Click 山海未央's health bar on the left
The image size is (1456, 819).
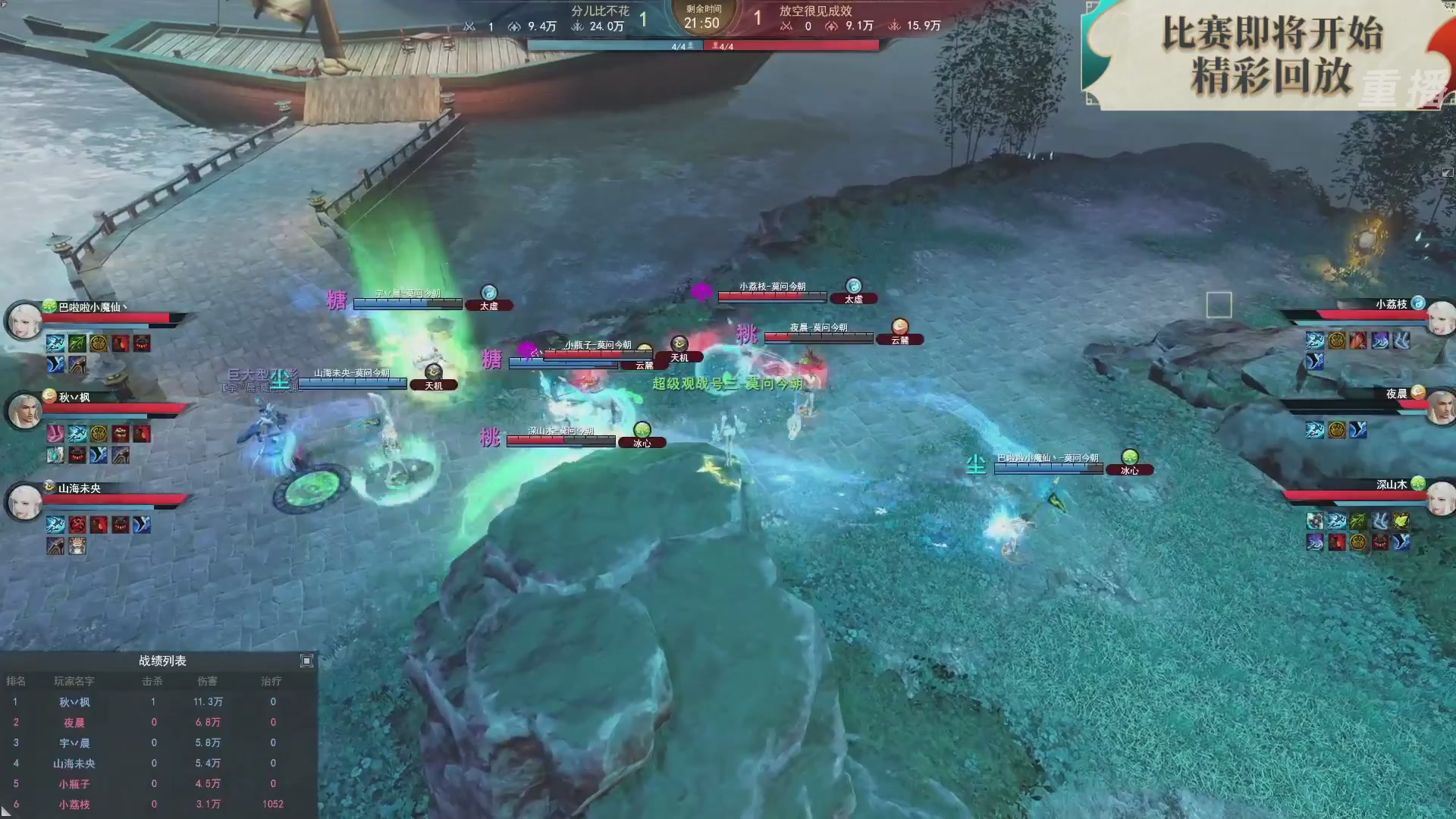point(111,497)
